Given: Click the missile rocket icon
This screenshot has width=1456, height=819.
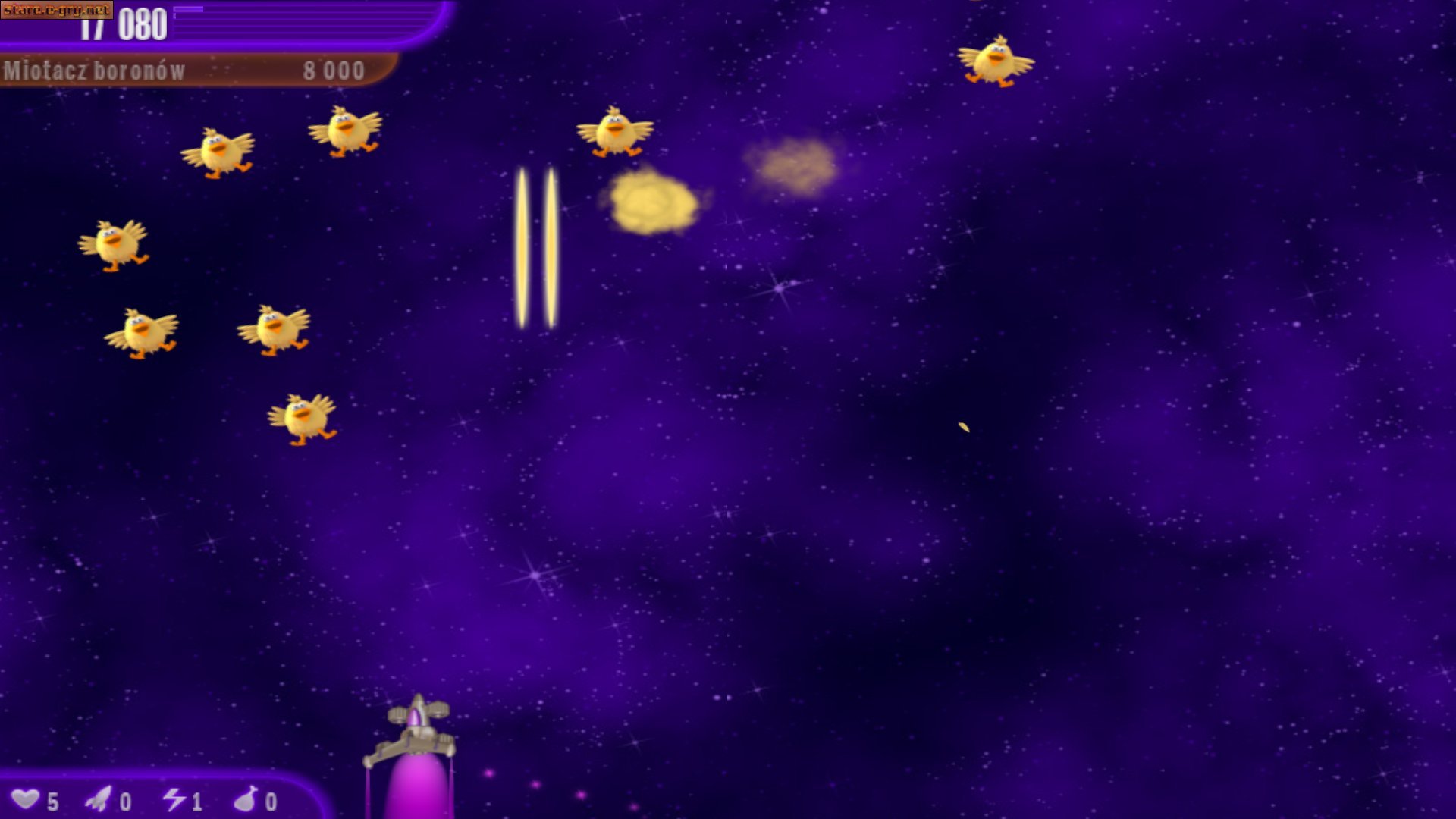Looking at the screenshot, I should [x=99, y=799].
